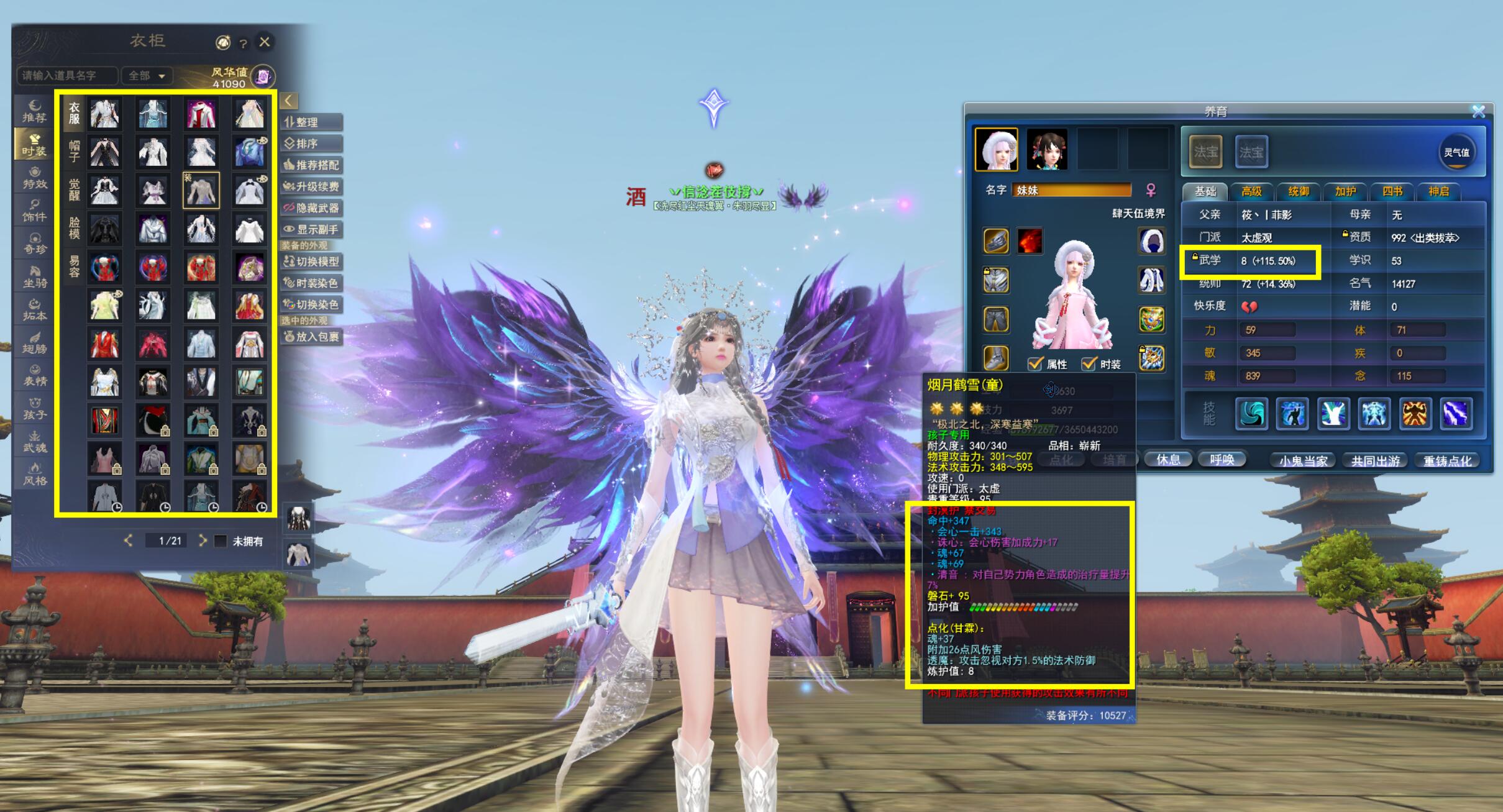
Task: Toggle the child 时装 fashion checkbox
Action: (1089, 364)
